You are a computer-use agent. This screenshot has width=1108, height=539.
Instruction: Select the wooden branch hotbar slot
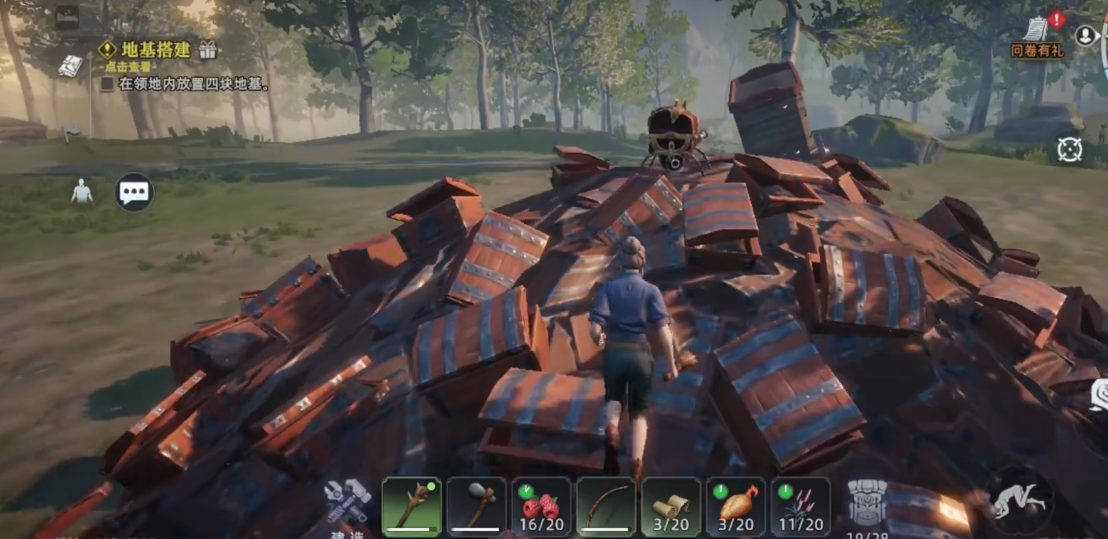(x=411, y=506)
